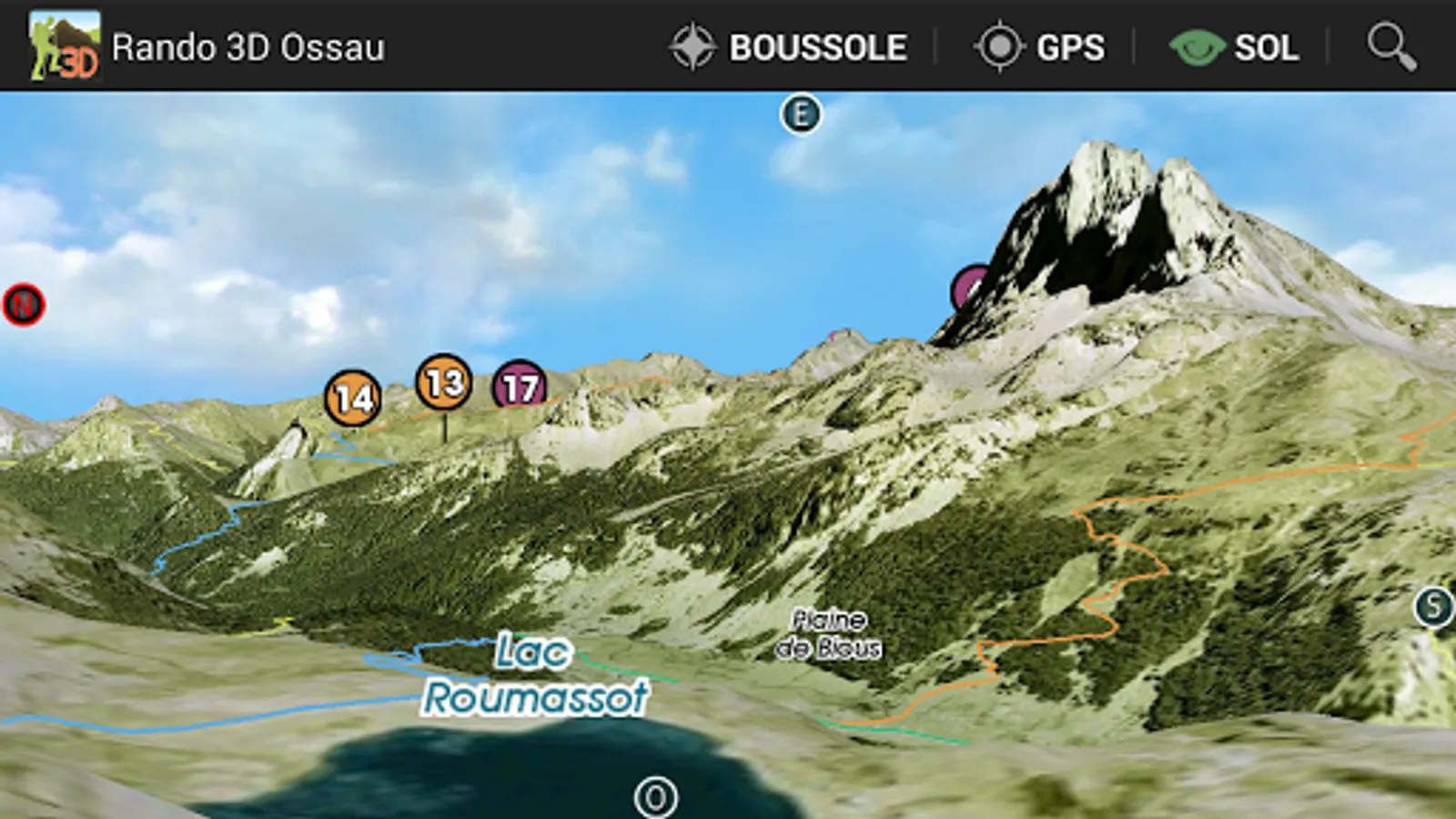Image resolution: width=1456 pixels, height=819 pixels.
Task: Select the Lac Roumassot map label
Action: [x=535, y=675]
